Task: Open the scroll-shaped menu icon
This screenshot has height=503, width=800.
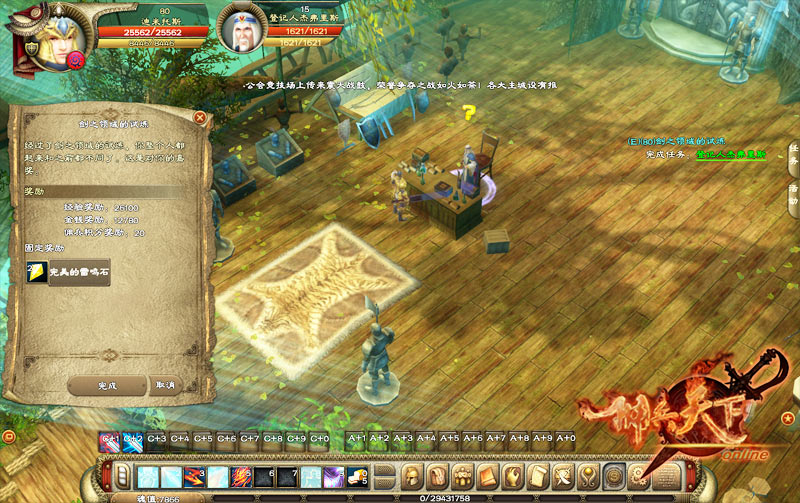Action: pyautogui.click(x=537, y=474)
